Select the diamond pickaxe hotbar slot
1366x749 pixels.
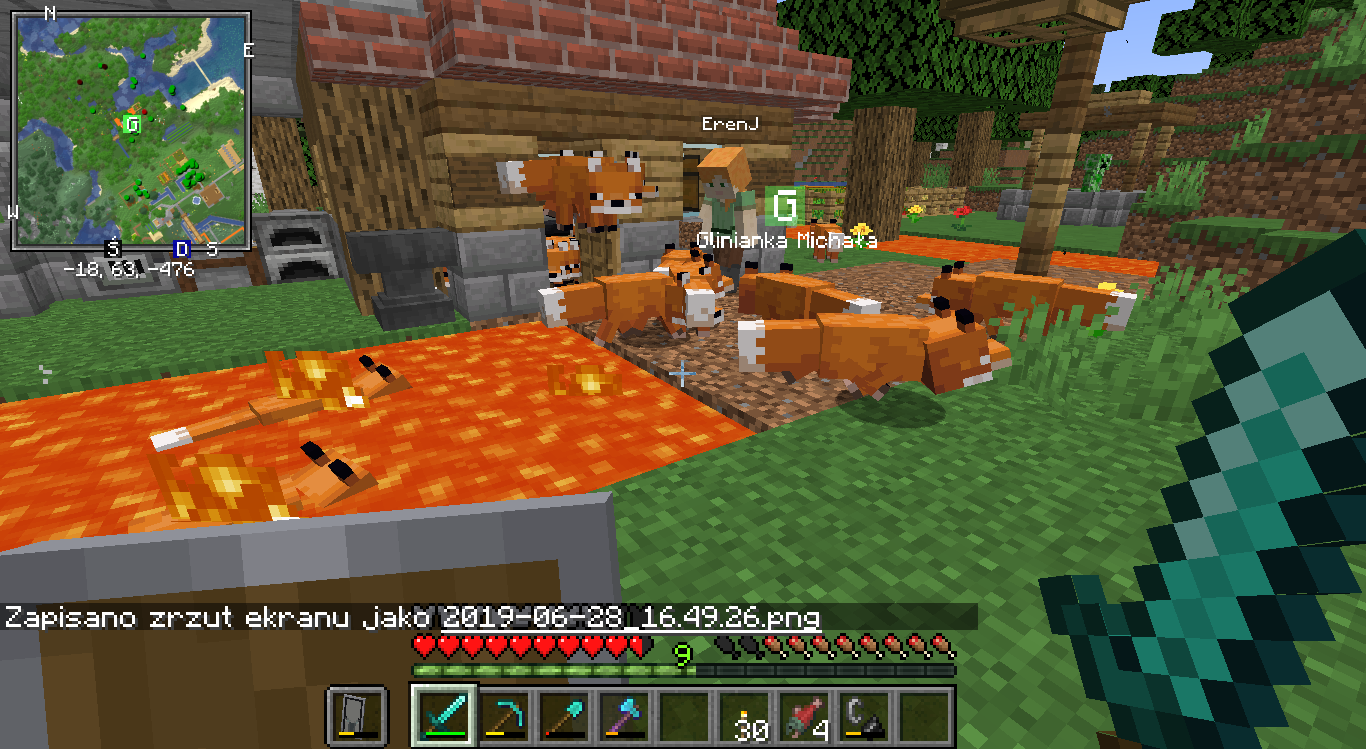(x=504, y=716)
